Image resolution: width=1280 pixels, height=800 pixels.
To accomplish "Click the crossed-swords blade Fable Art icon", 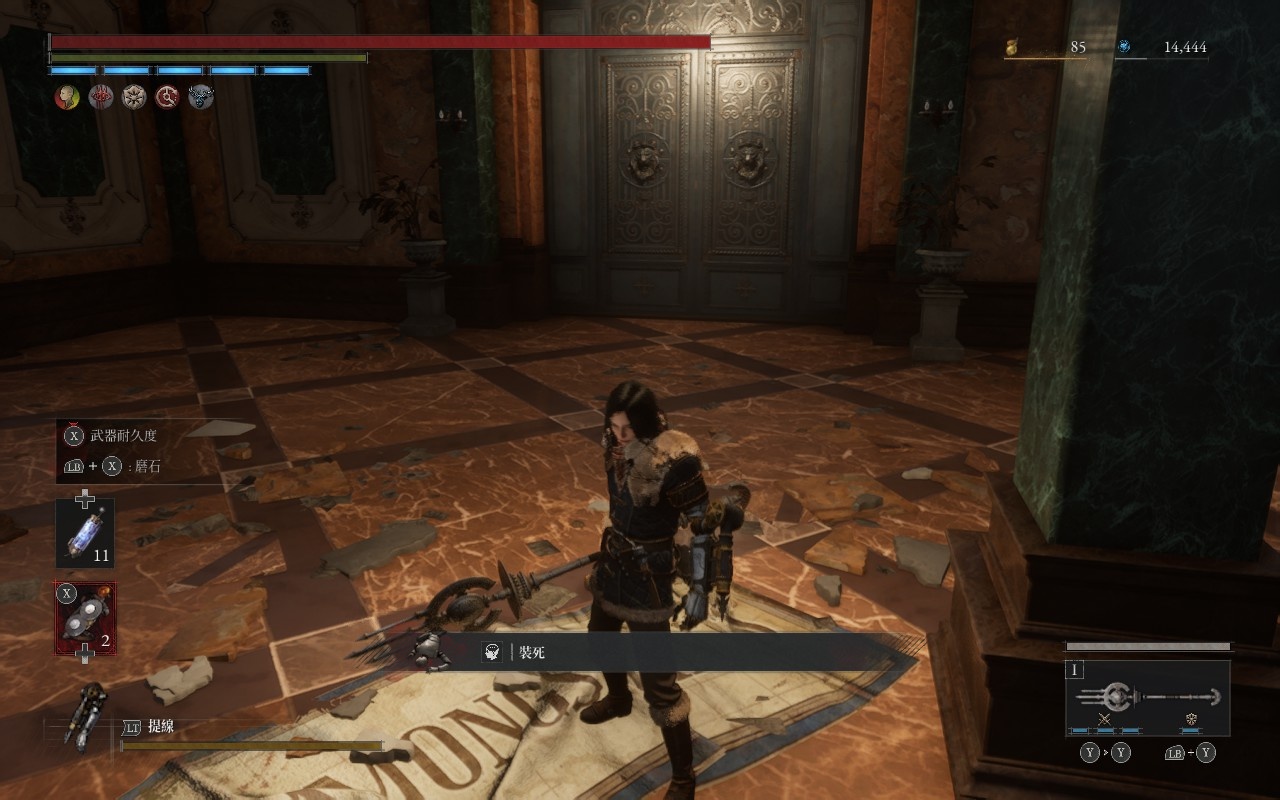I will pos(1104,719).
